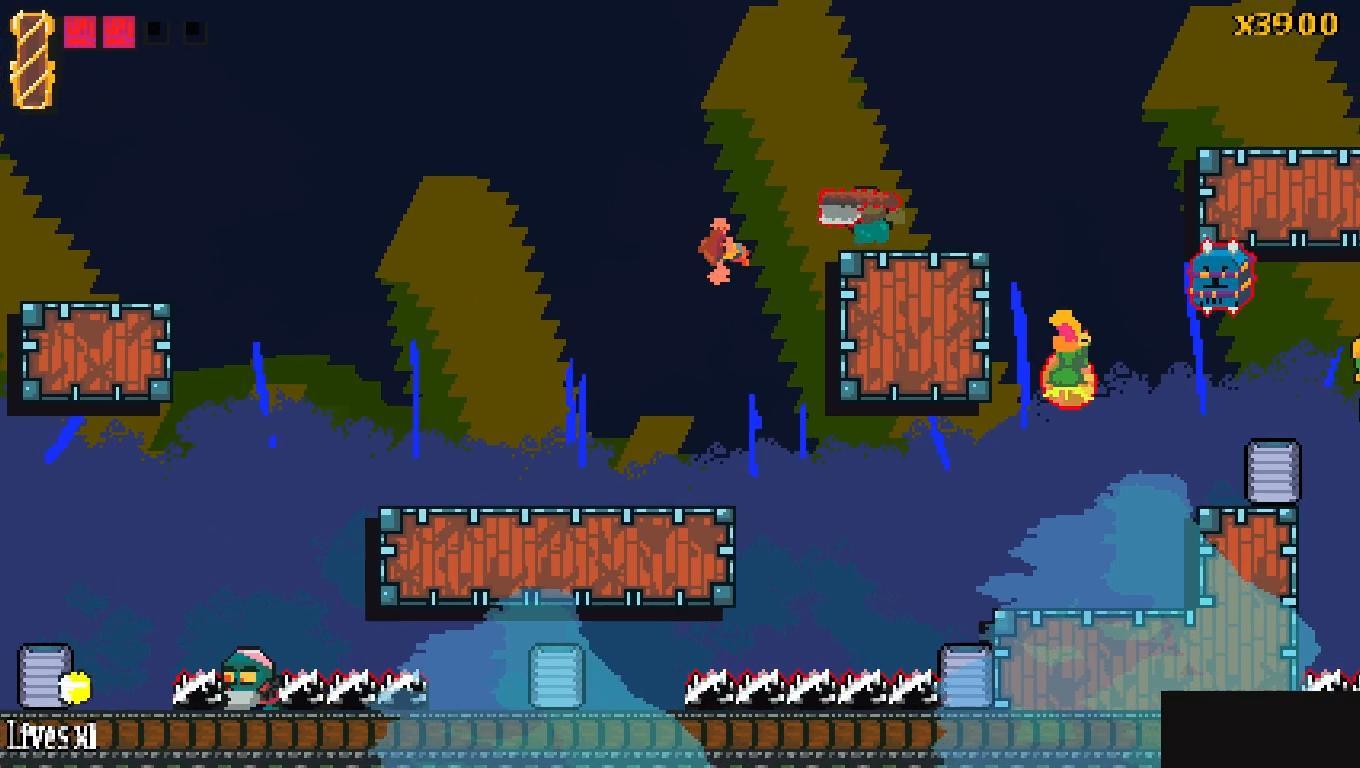Click the blue horned monster enemy
Screen dimensions: 1360x768
1222,283
